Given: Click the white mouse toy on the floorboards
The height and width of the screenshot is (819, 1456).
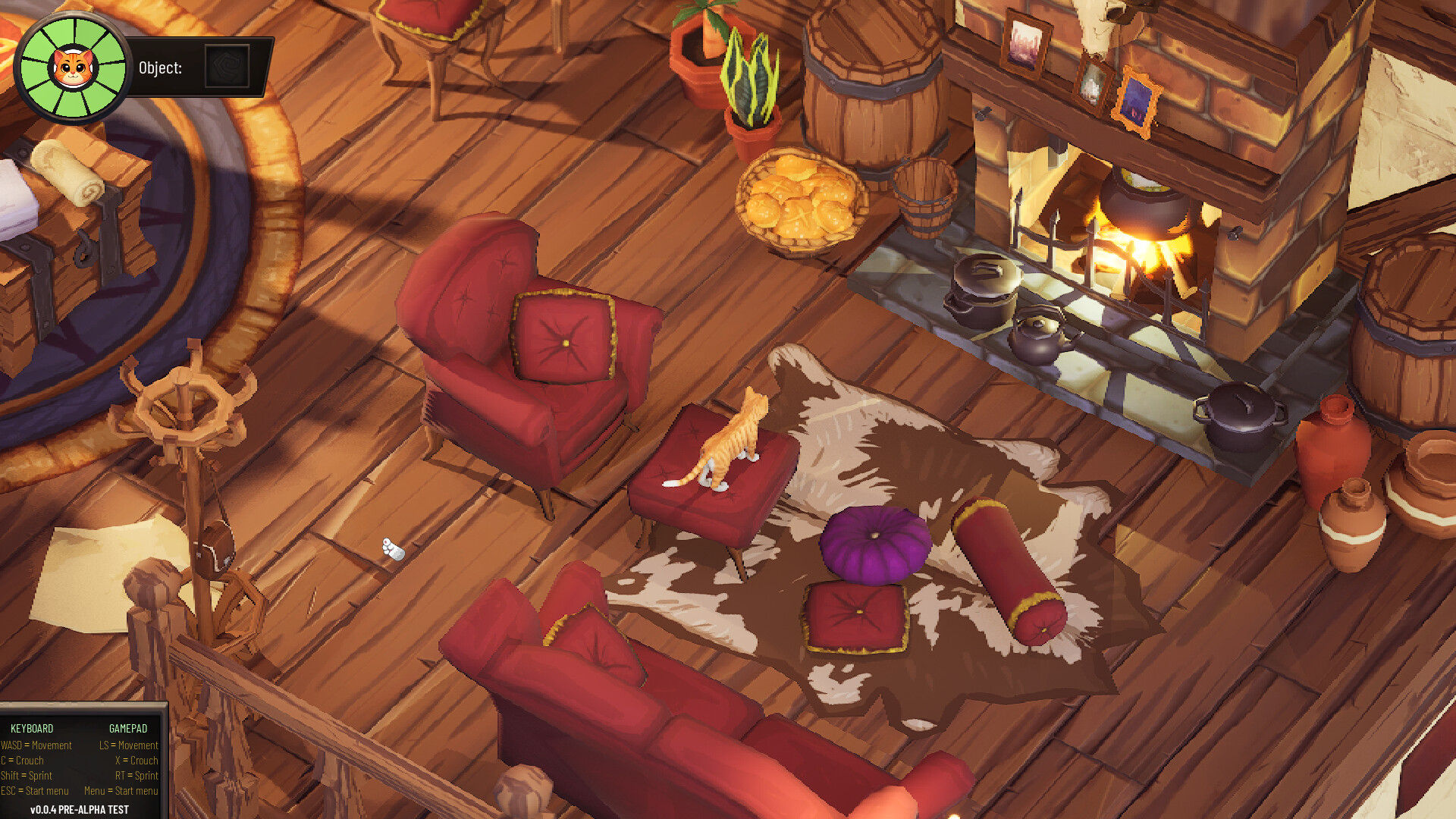Looking at the screenshot, I should [391, 549].
